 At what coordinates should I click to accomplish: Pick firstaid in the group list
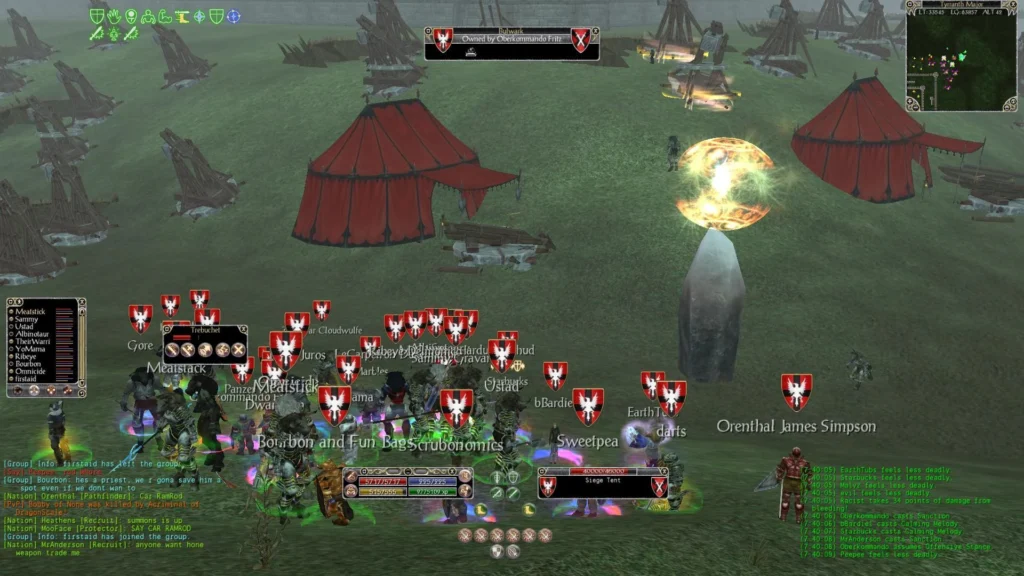[x=29, y=379]
